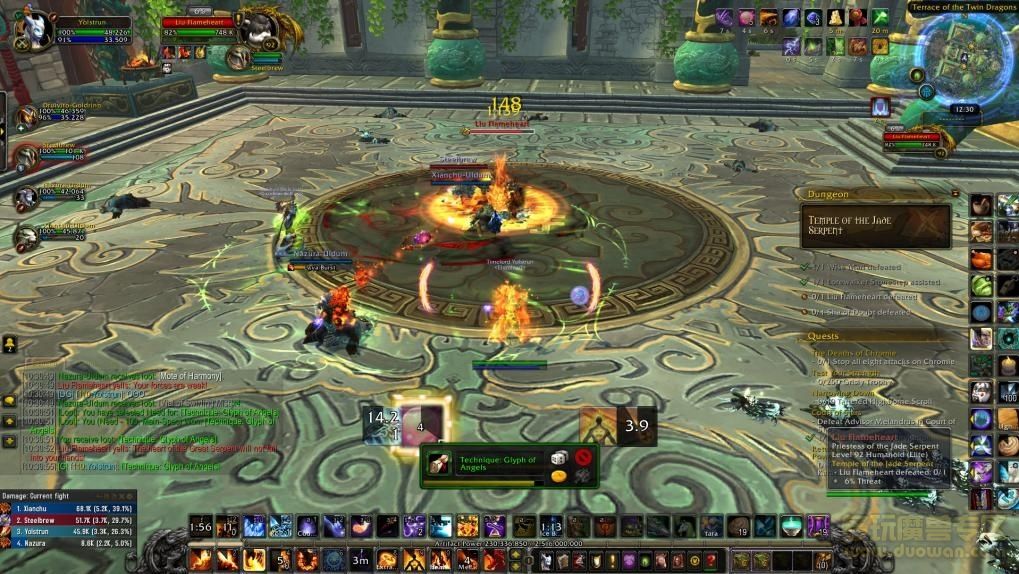Click the Liu Flameheart focus frame under minimap
This screenshot has height=574, width=1019.
[920, 139]
